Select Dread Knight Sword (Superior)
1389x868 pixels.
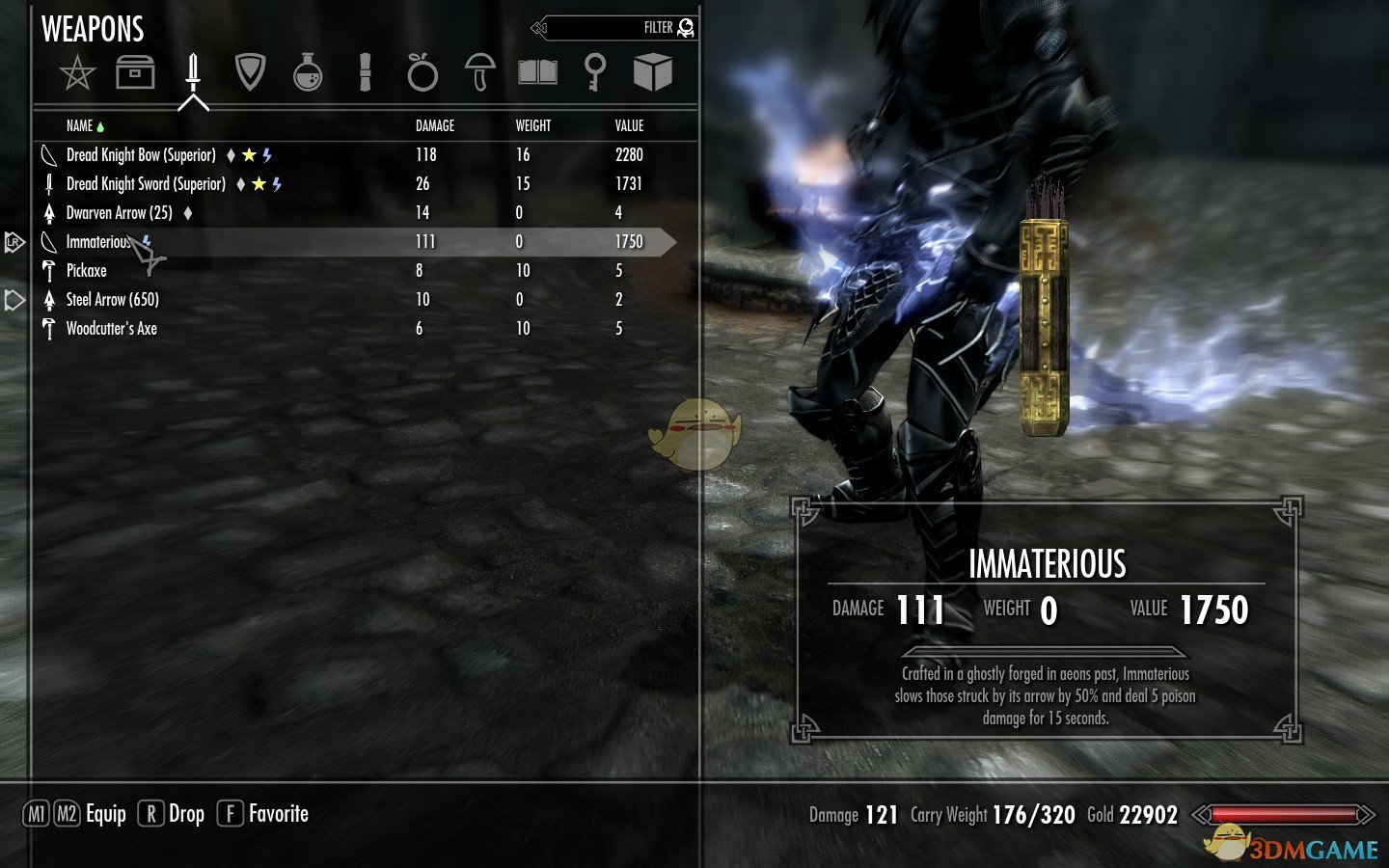pos(146,184)
